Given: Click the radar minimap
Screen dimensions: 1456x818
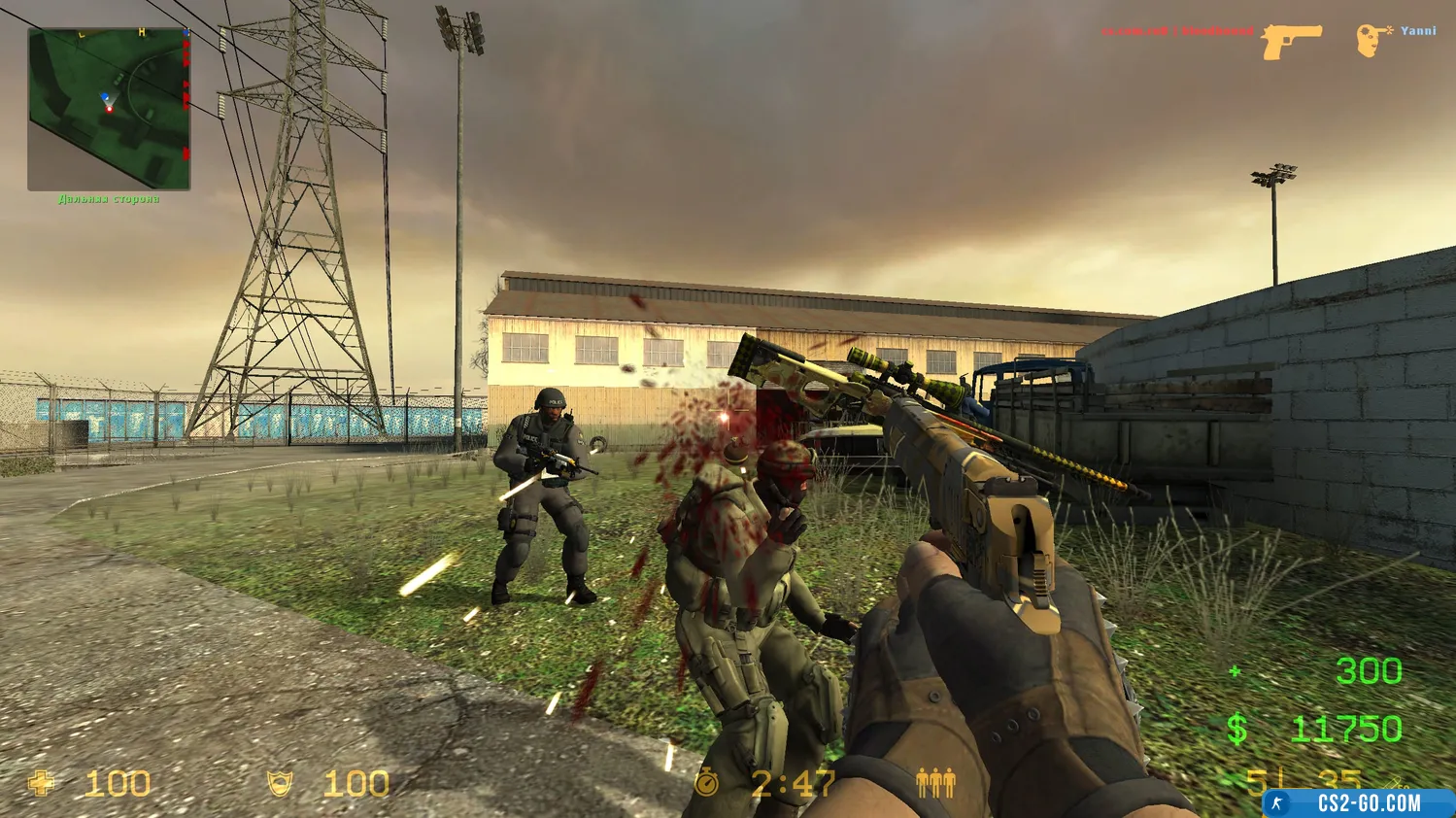Looking at the screenshot, I should click(x=109, y=109).
